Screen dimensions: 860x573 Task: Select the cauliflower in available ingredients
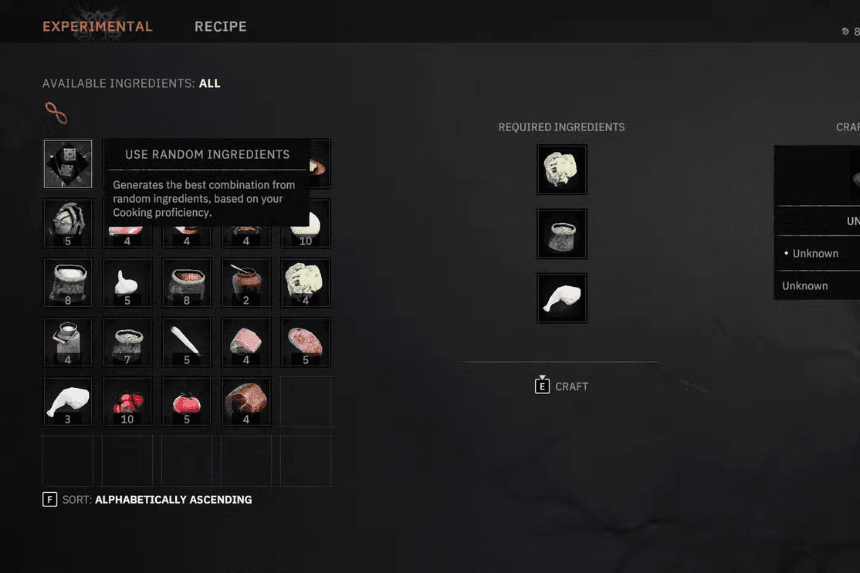coord(304,282)
